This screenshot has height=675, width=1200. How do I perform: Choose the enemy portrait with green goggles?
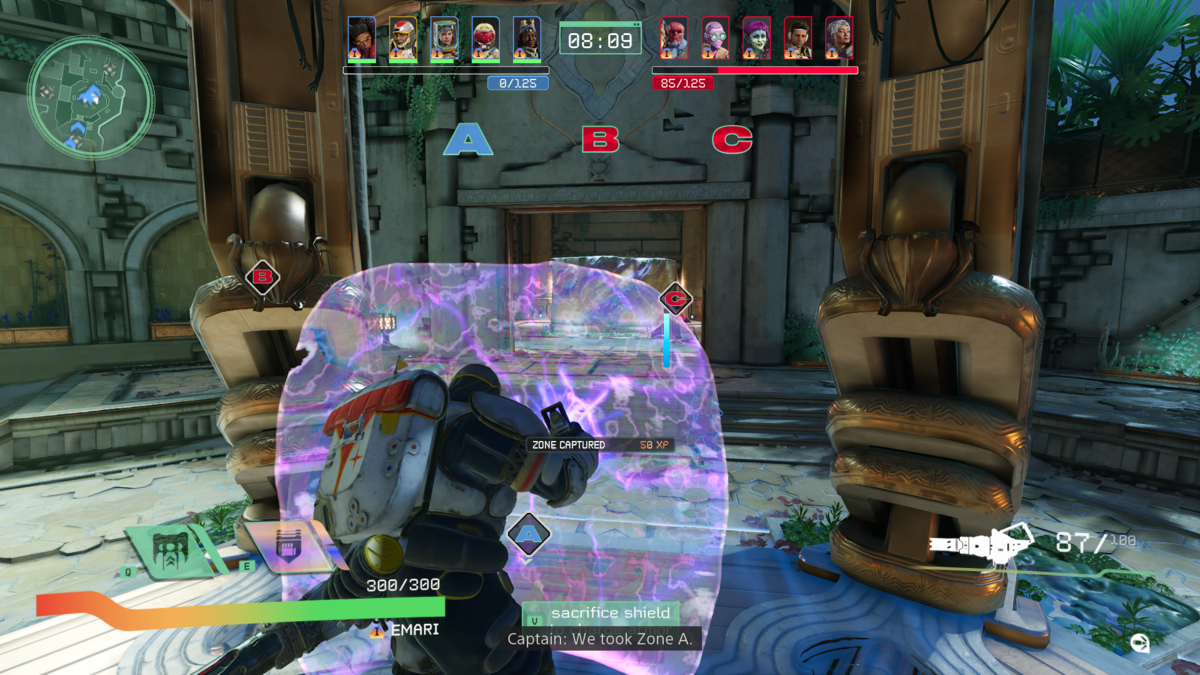[715, 39]
